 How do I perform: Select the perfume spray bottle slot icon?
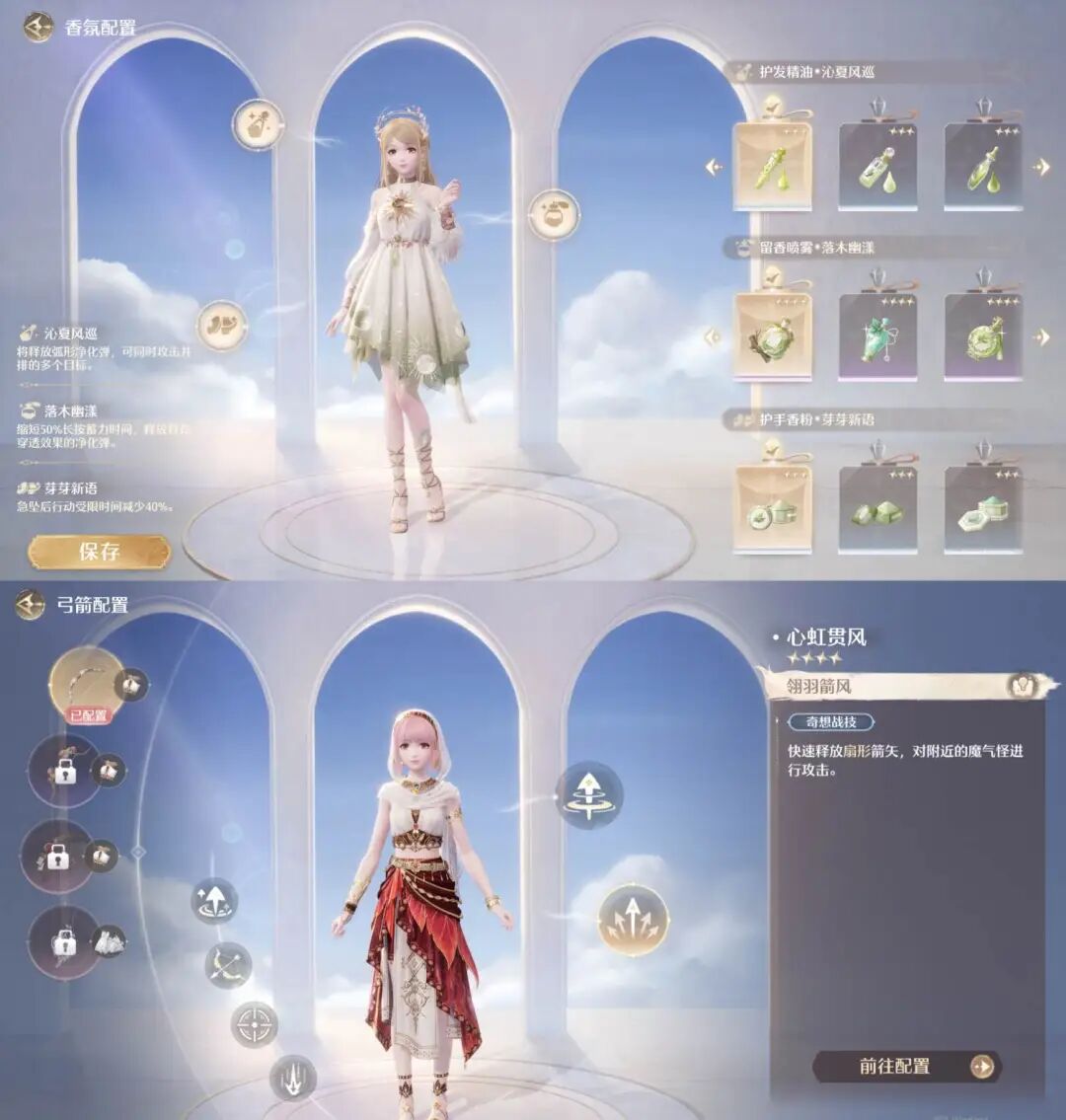coord(554,214)
